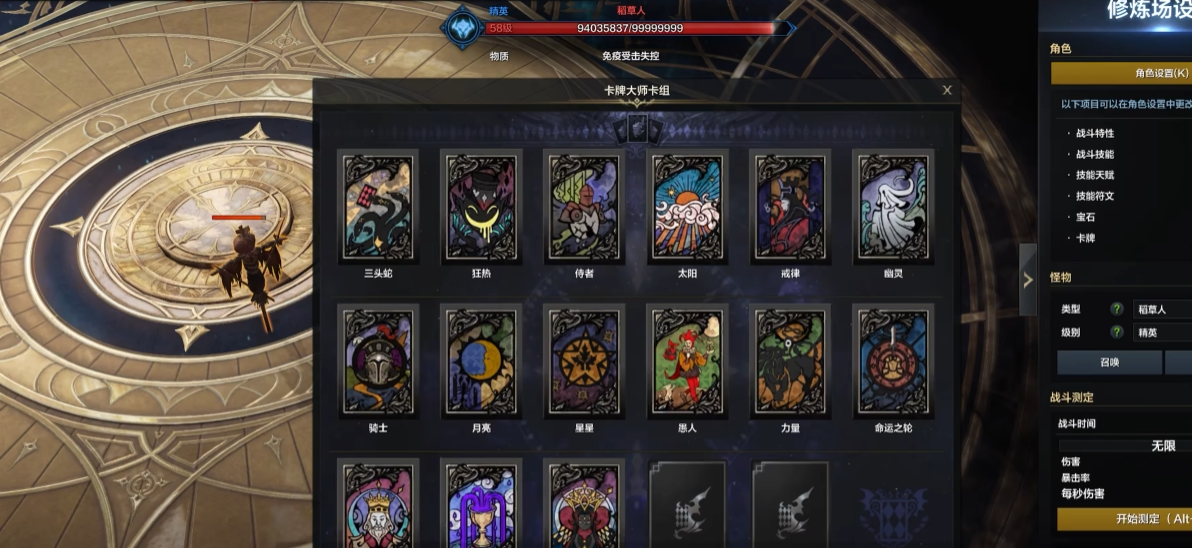Viewport: 1192px width, 548px height.
Task: Click the 召唤 summon button
Action: point(1109,362)
